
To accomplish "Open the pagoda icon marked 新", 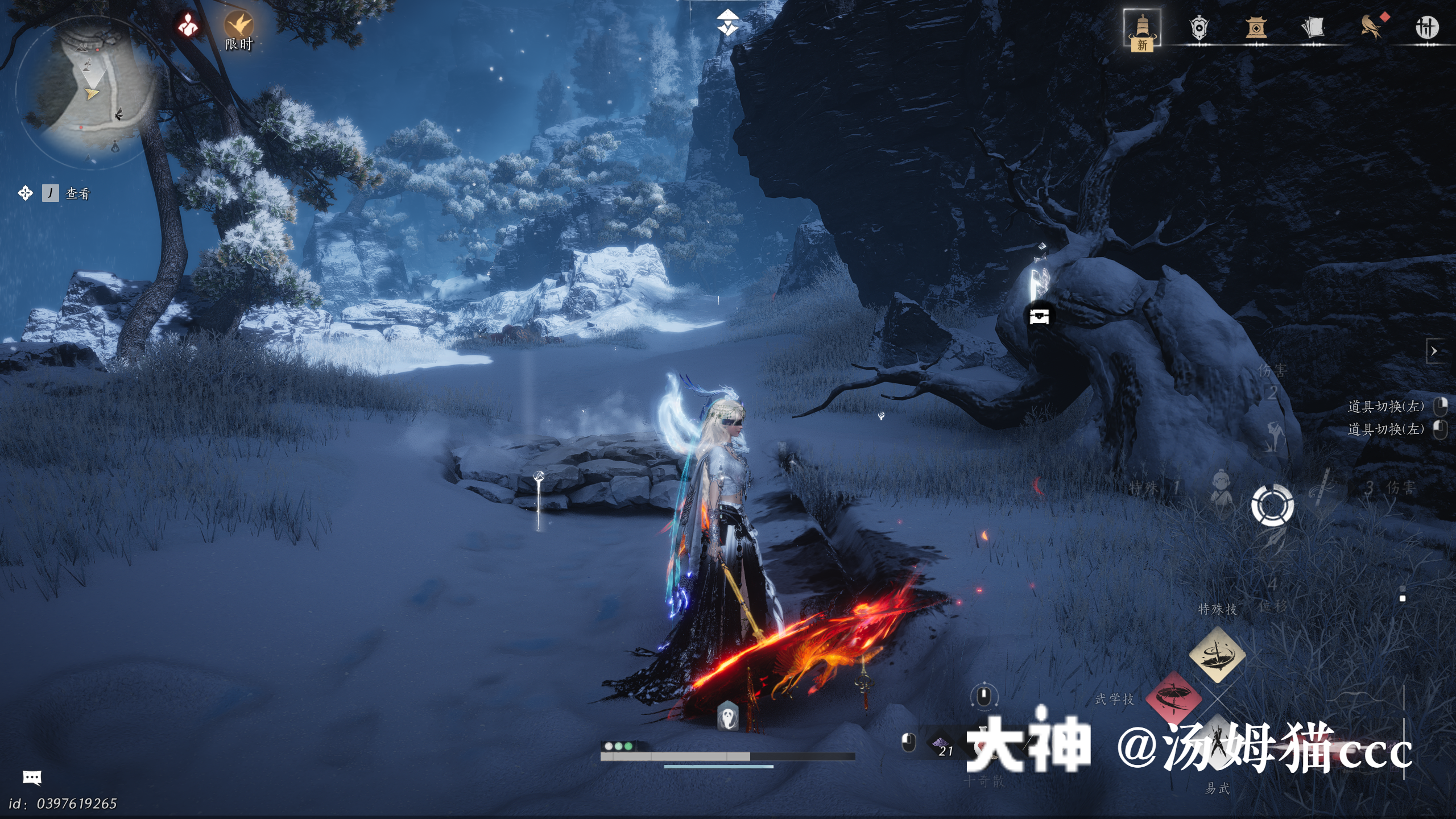I will (1141, 30).
